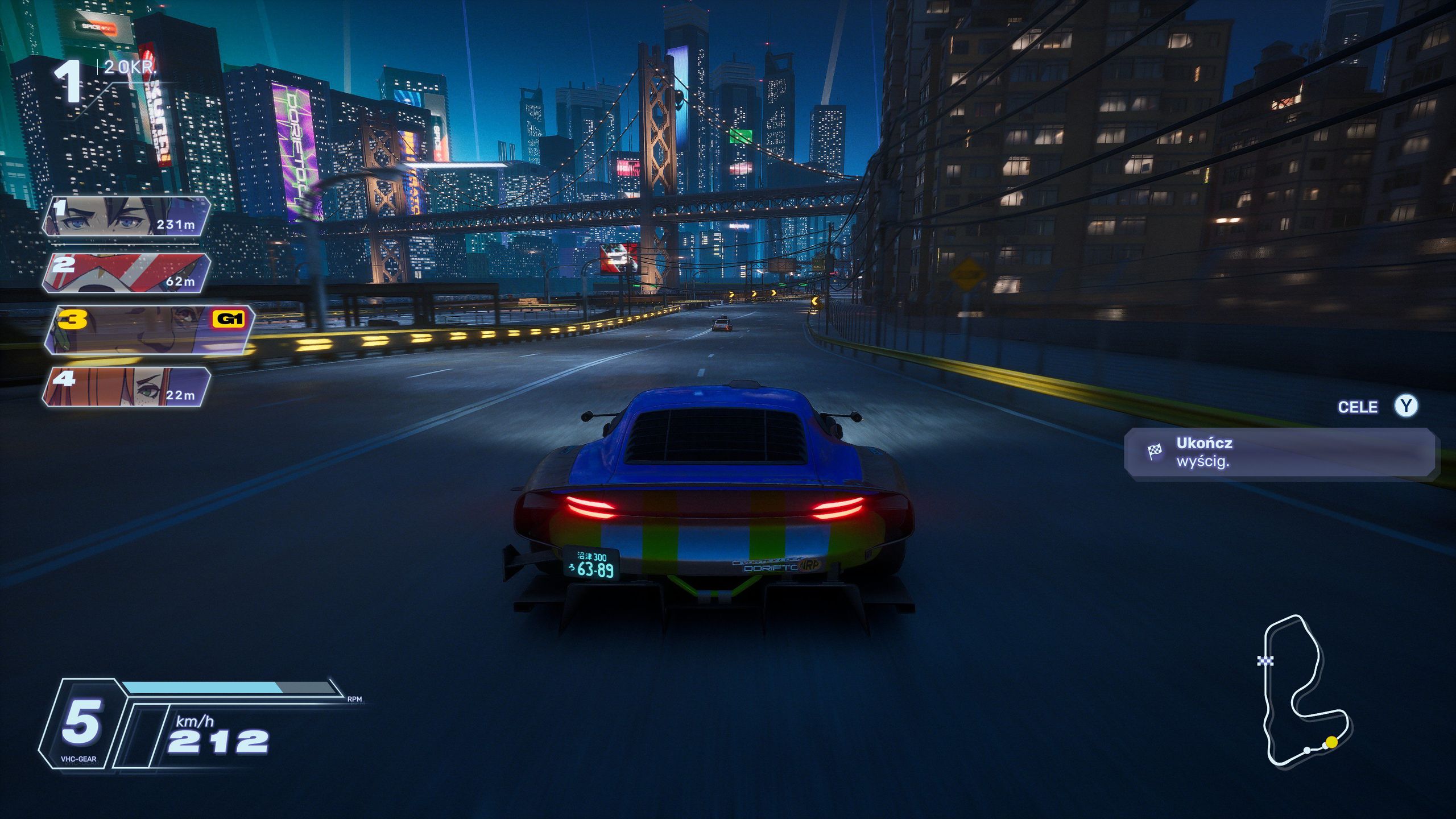Click the checkered finish-line marker on the minimap
Viewport: 1456px width, 819px height.
pyautogui.click(x=1265, y=660)
